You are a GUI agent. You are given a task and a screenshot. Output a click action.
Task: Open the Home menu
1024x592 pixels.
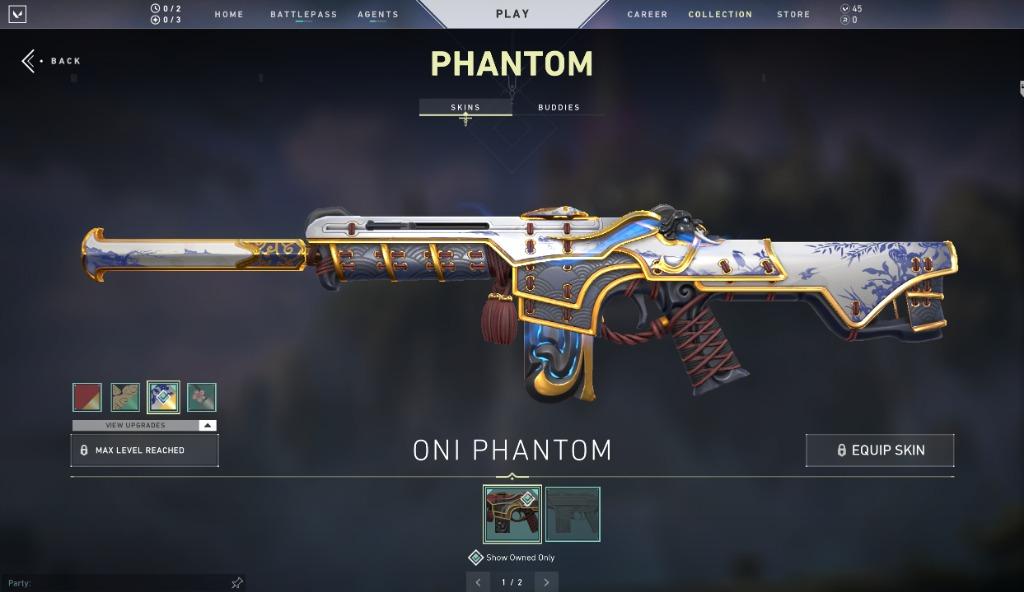point(229,15)
